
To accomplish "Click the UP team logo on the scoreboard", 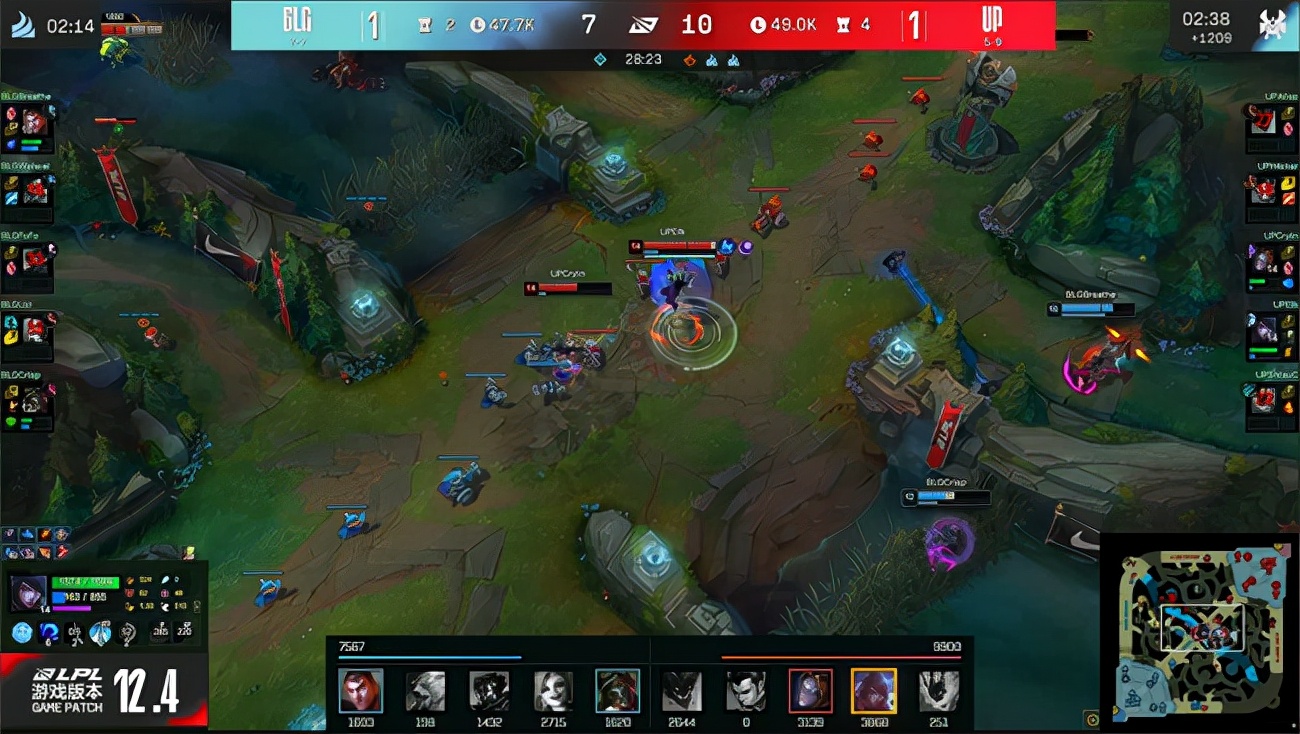I will (x=990, y=22).
